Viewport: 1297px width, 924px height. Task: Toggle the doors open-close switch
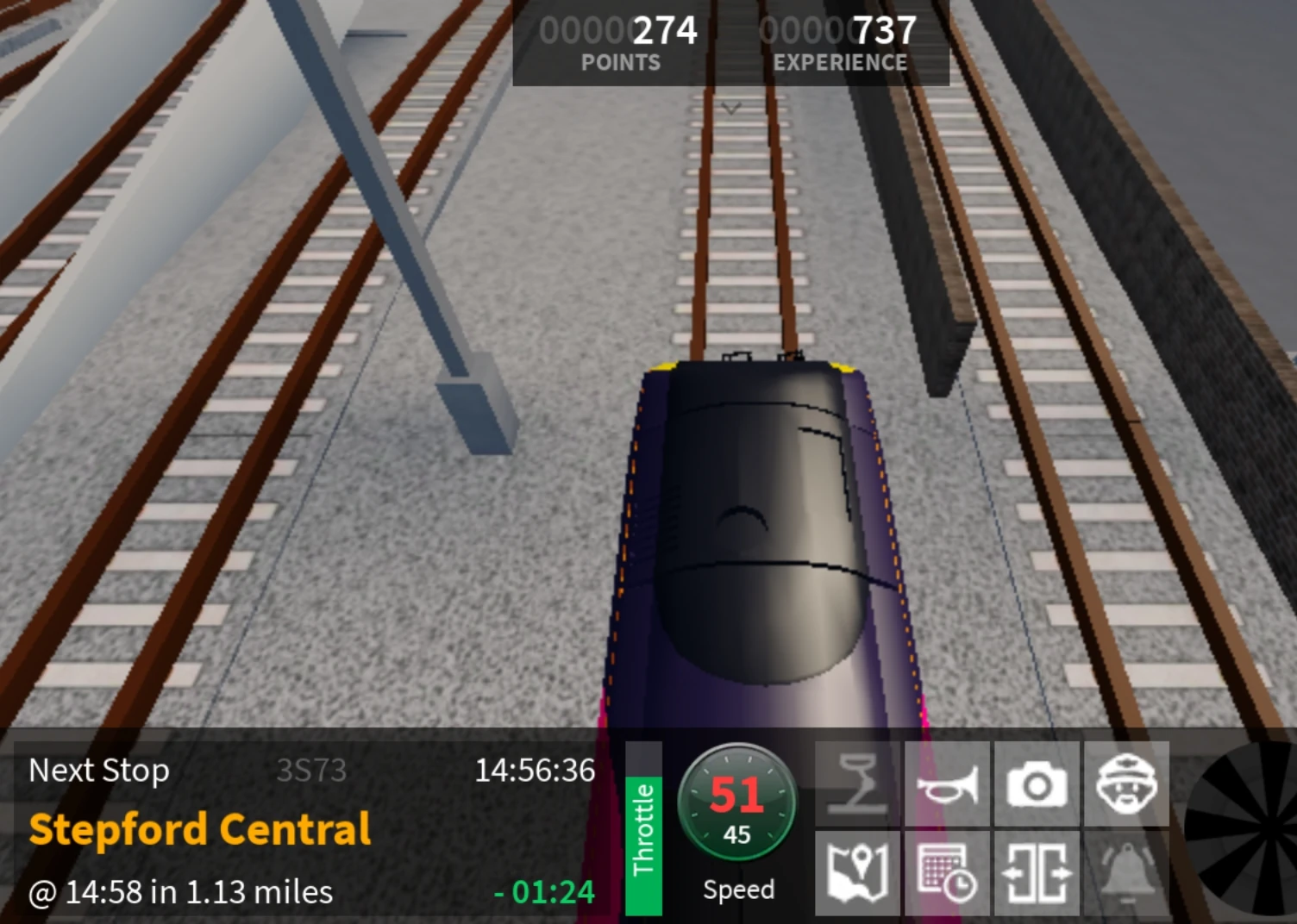tap(1037, 871)
